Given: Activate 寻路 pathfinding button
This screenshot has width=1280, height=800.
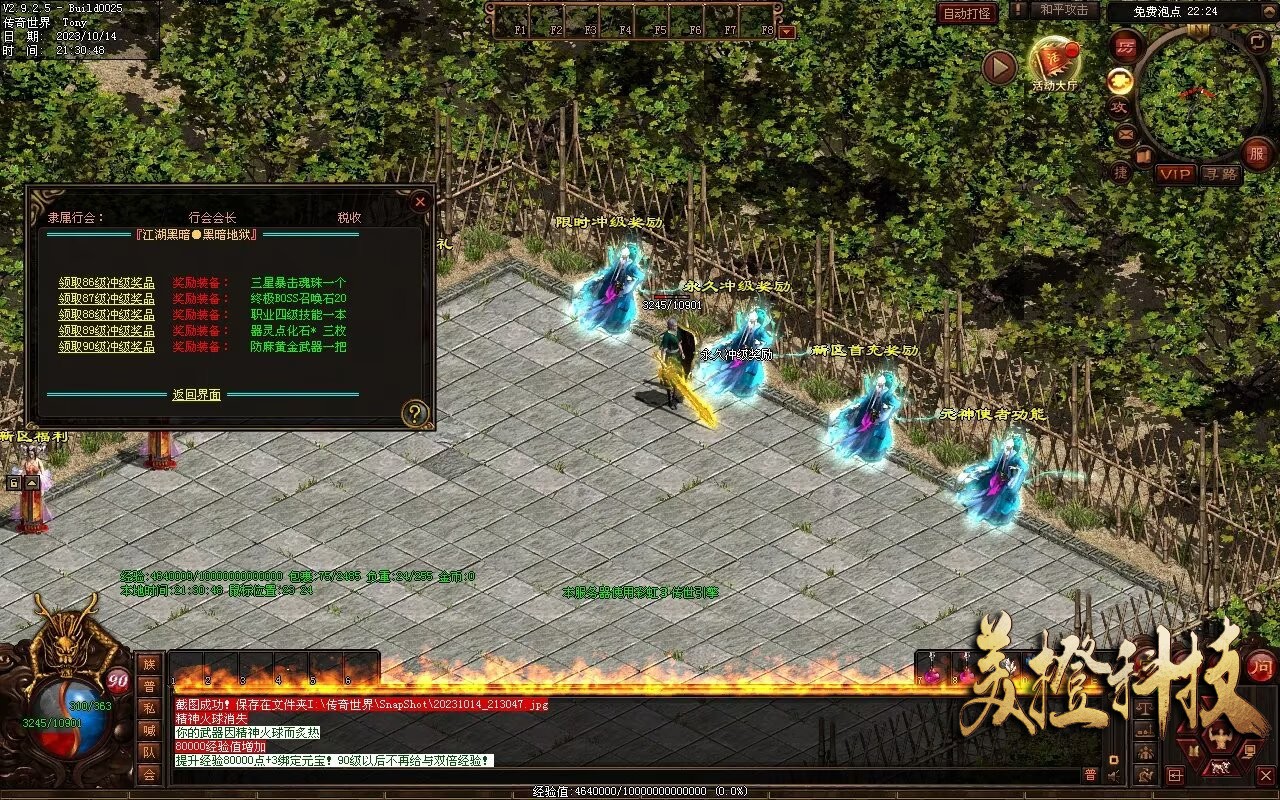Looking at the screenshot, I should point(1219,174).
